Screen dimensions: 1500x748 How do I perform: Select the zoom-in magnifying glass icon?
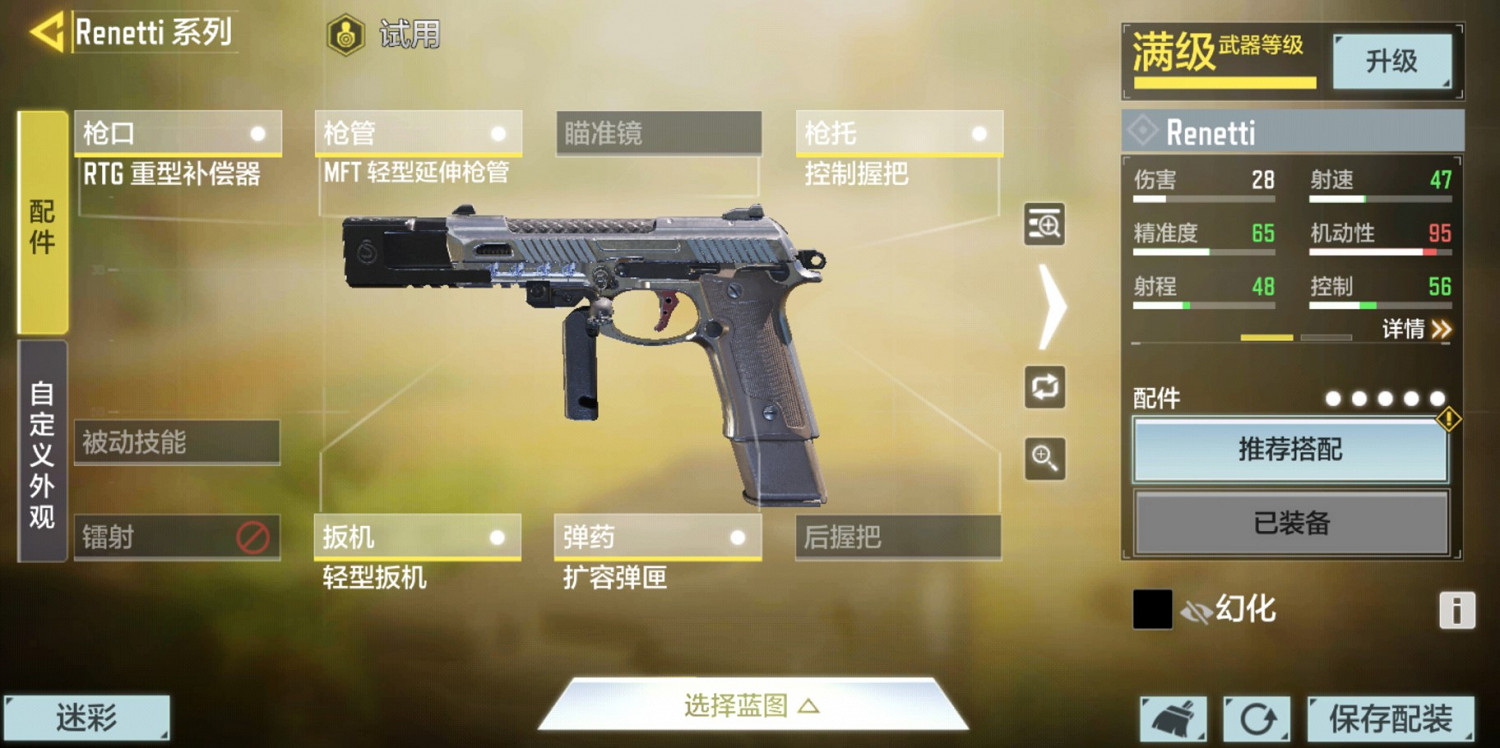click(1044, 458)
